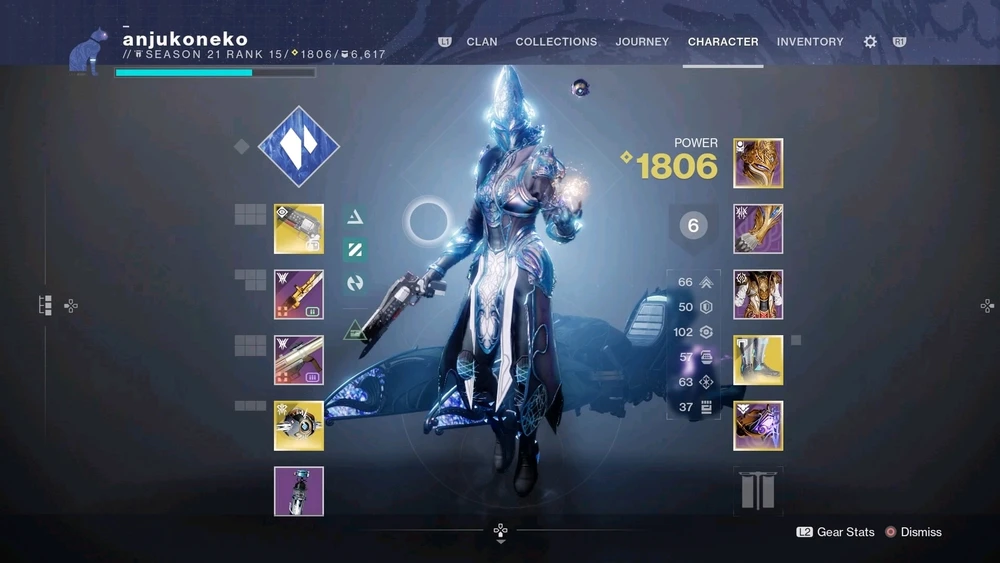
Task: Open the diamond subclass emblem
Action: (x=298, y=147)
